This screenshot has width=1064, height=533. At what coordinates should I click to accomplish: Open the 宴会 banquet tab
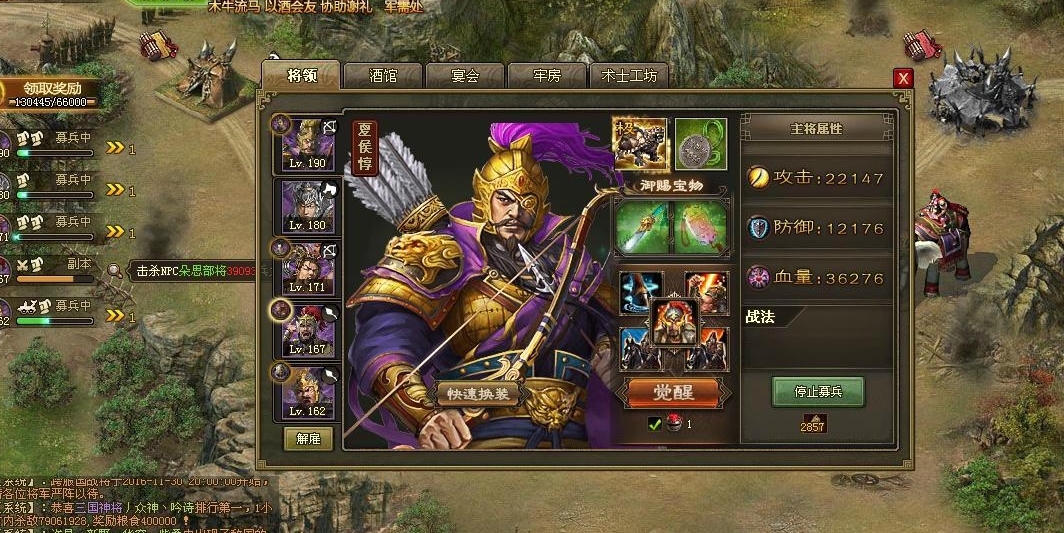tap(465, 76)
